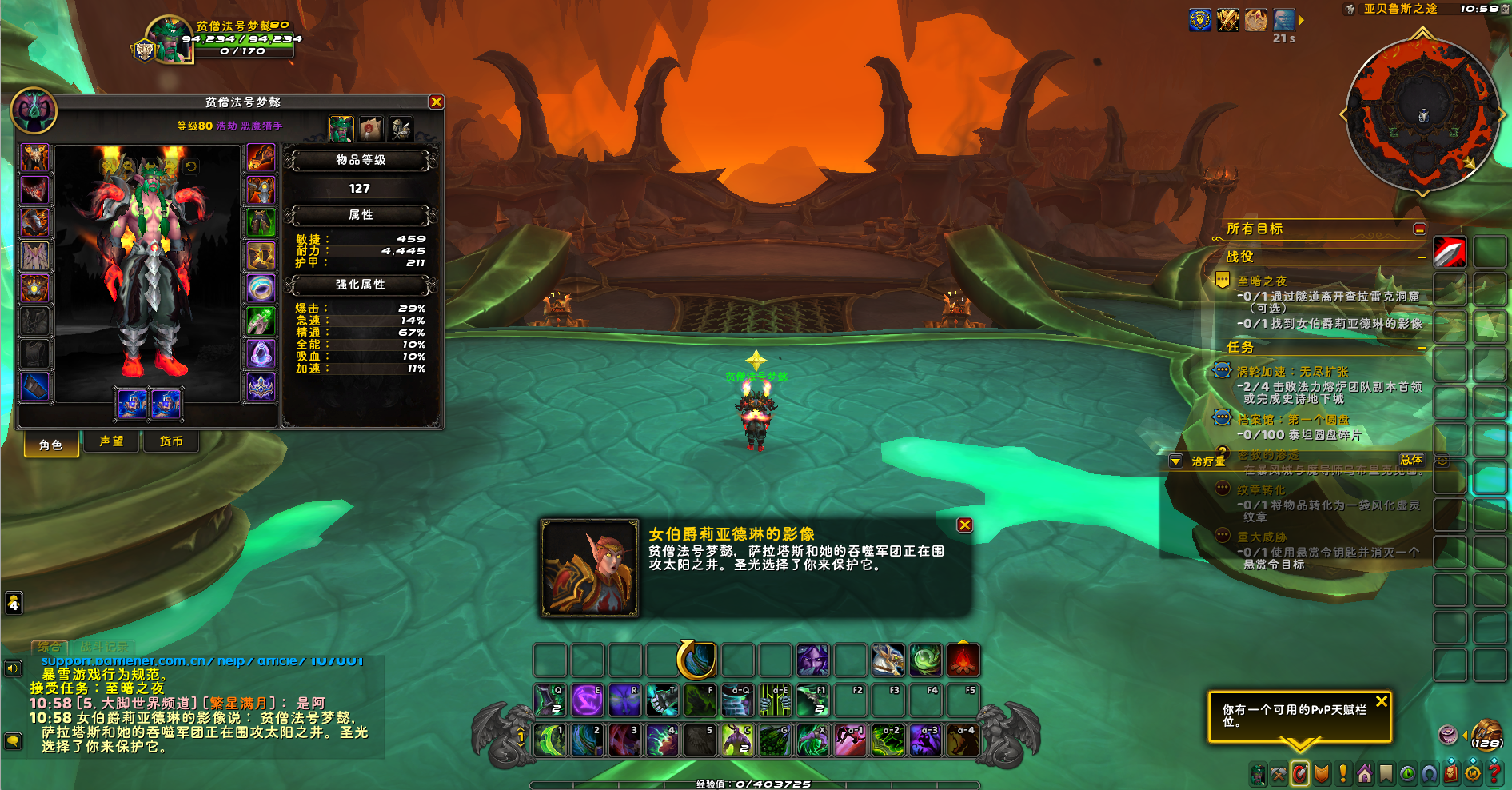Switch to the 声望 reputation tab
The image size is (1512, 790).
(x=111, y=441)
